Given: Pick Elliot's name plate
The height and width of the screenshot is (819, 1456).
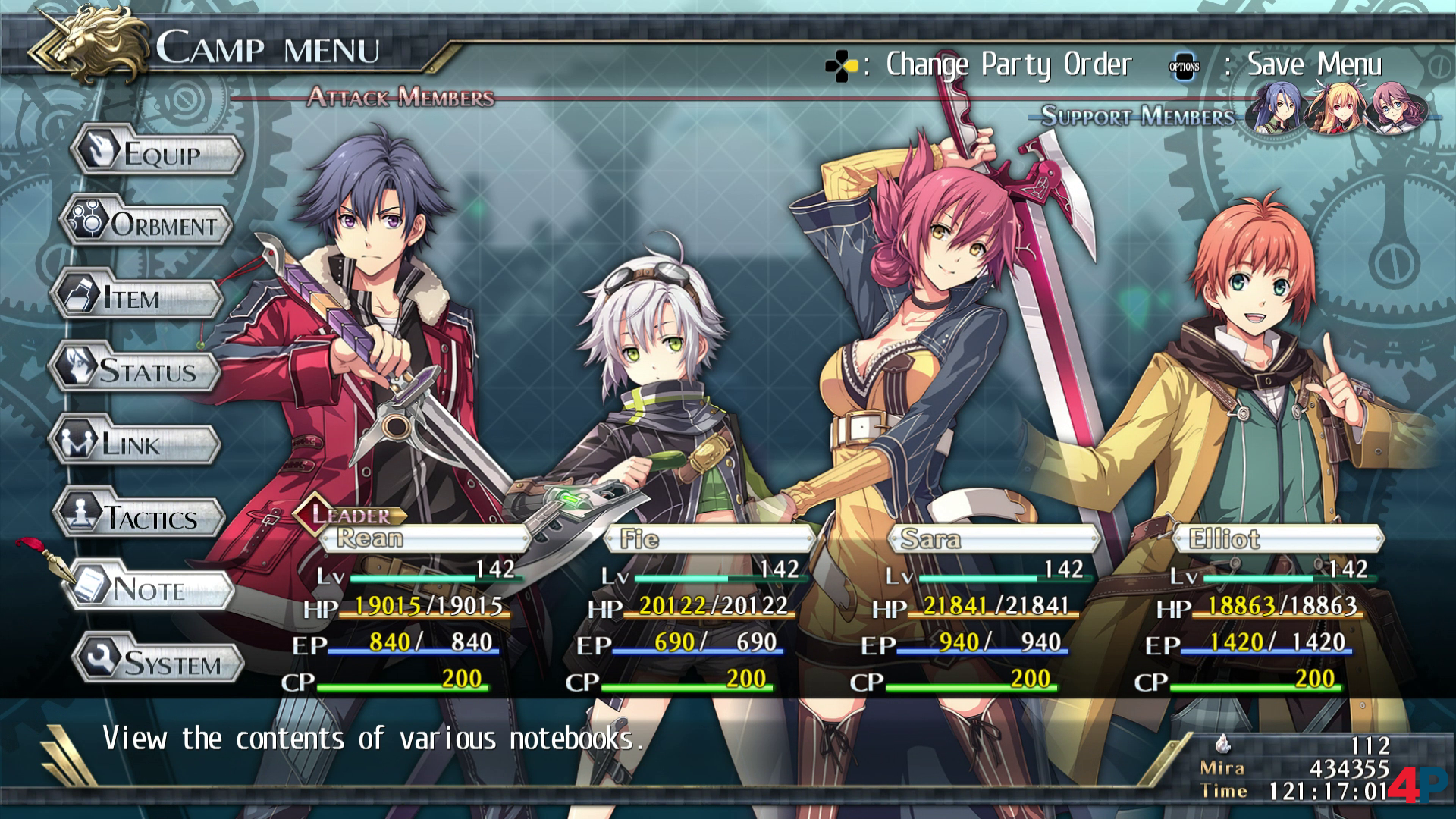Looking at the screenshot, I should 1279,539.
